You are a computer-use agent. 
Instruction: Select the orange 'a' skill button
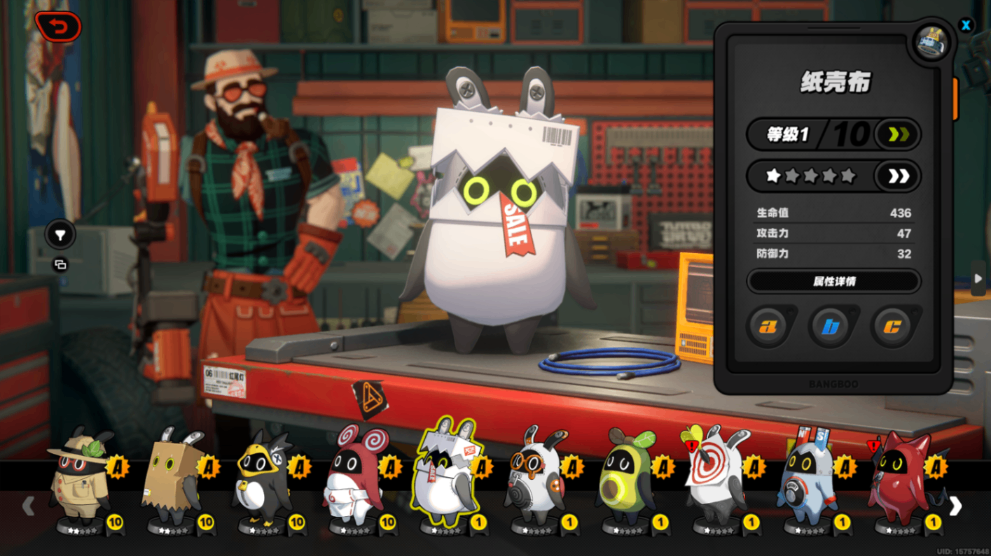[768, 326]
